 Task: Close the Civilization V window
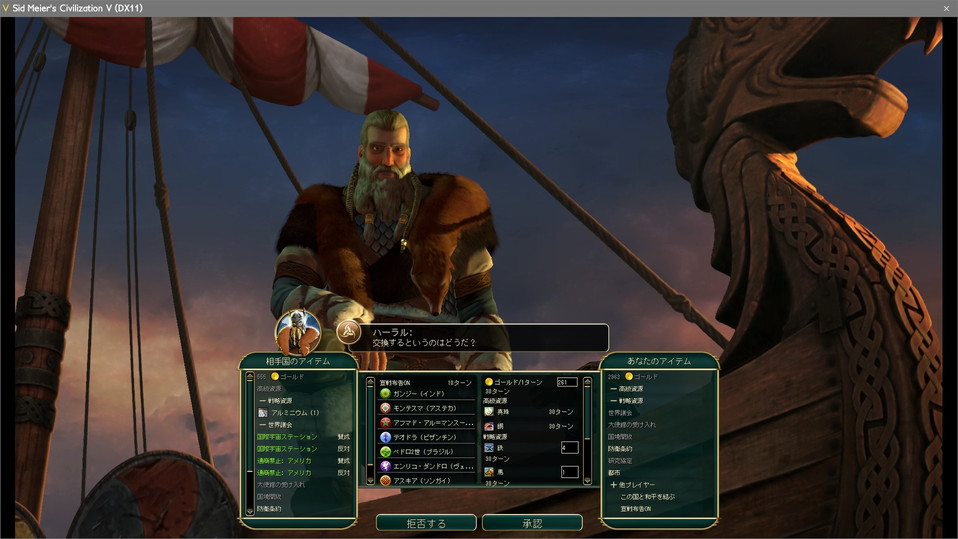(946, 8)
